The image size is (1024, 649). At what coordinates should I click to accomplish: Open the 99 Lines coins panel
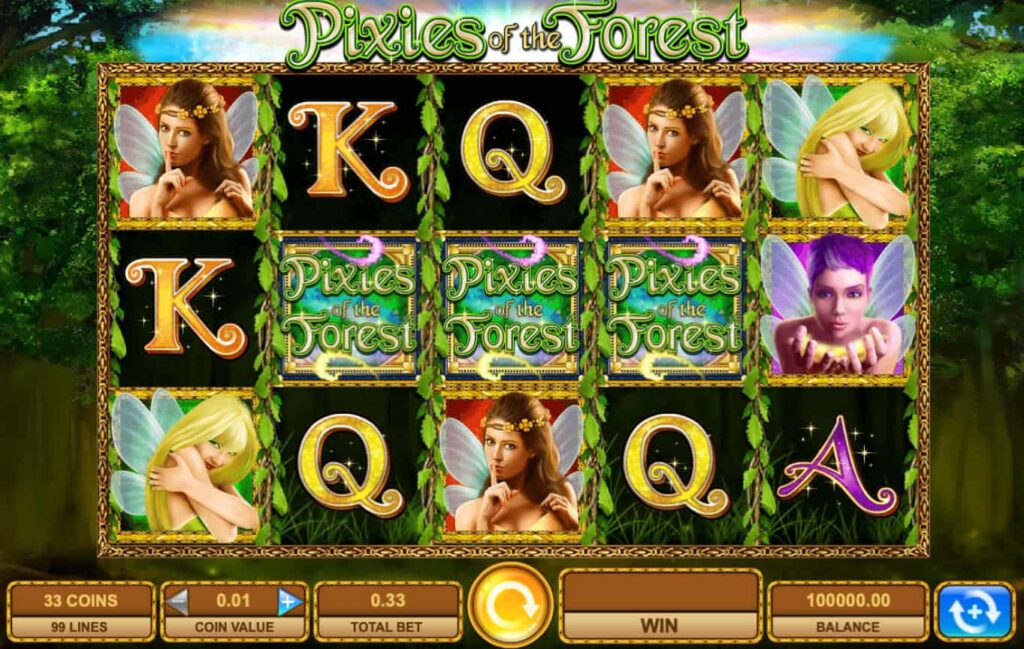[80, 612]
